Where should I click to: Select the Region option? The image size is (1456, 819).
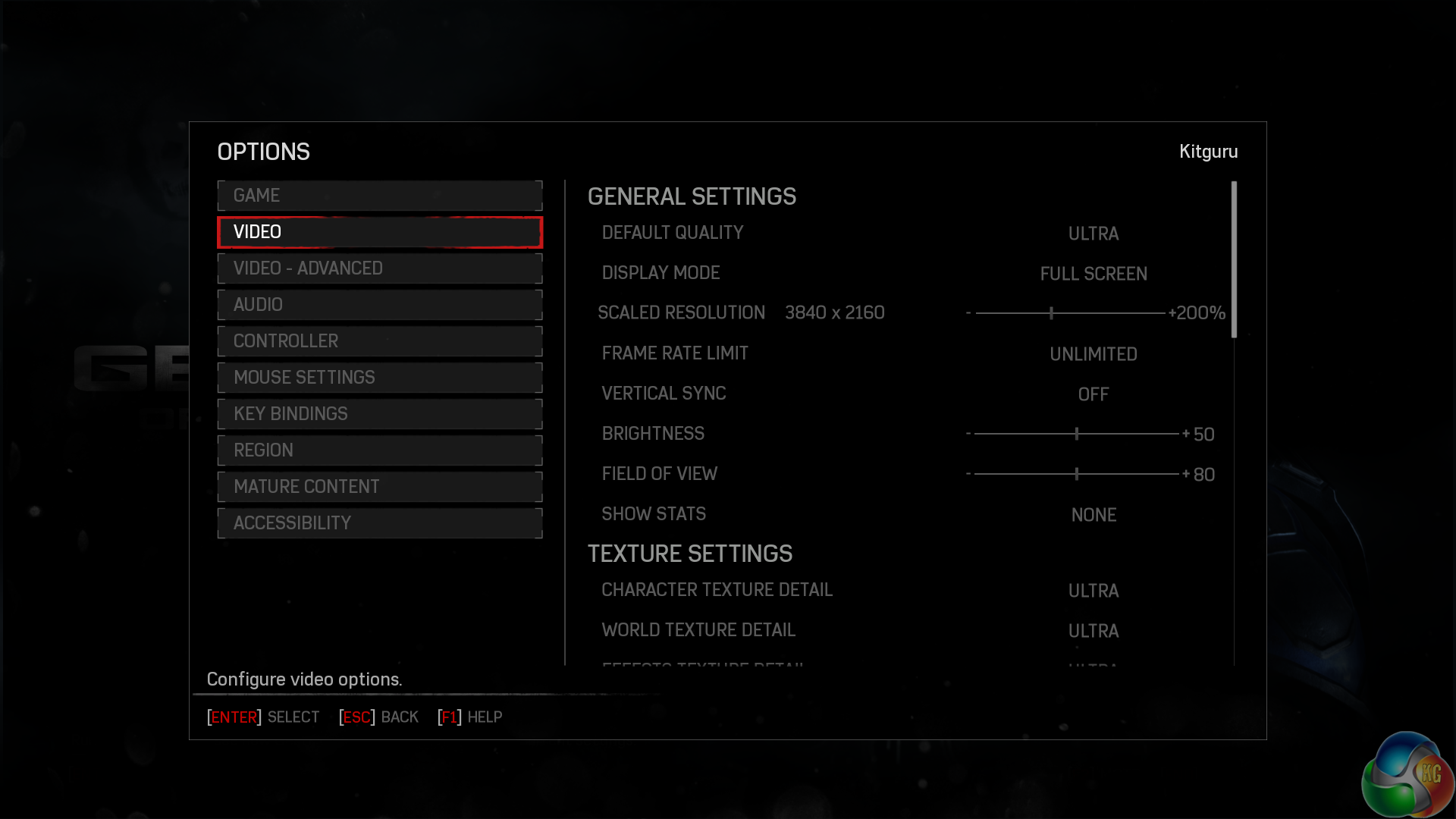[379, 450]
